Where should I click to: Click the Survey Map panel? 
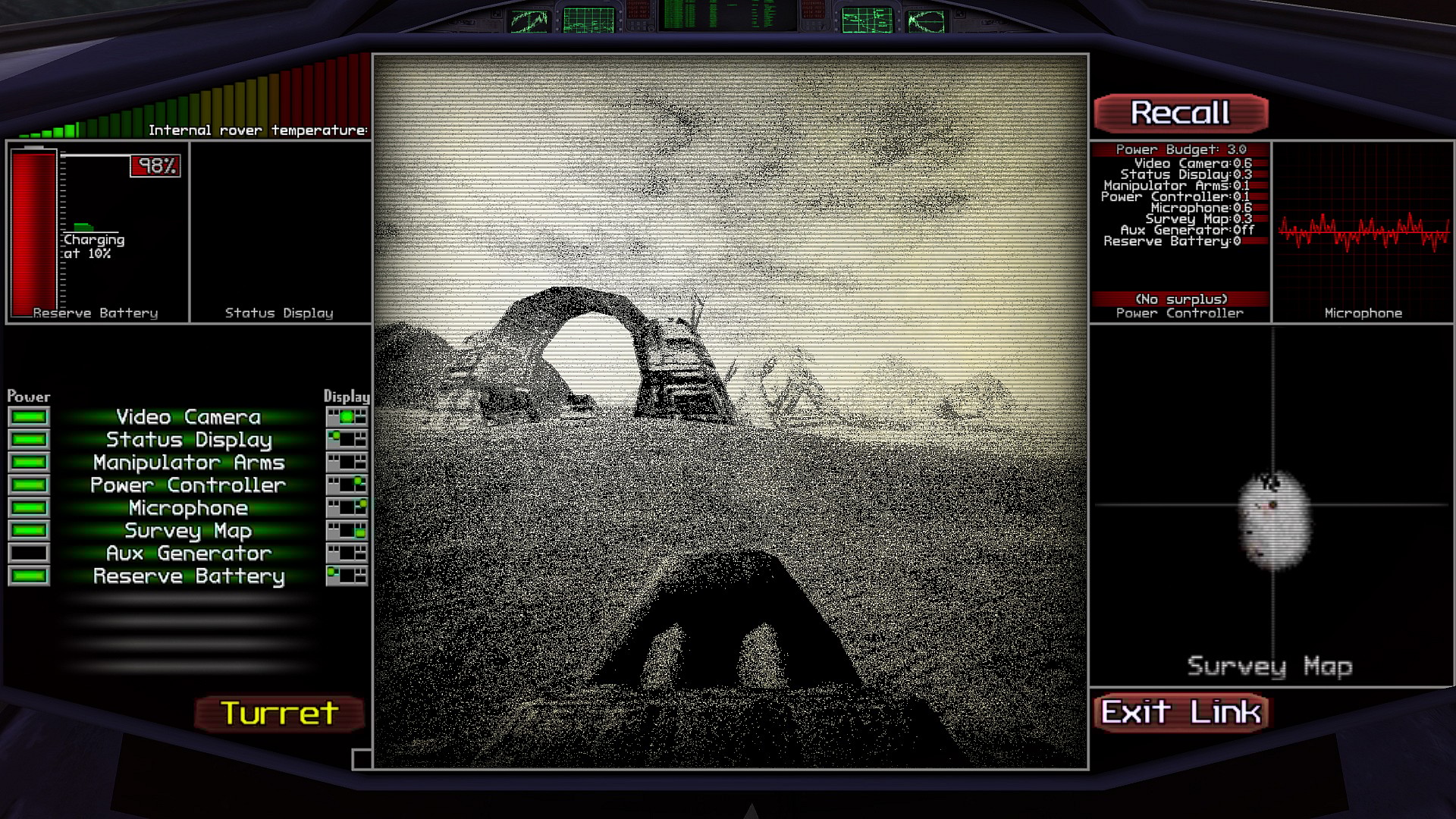[x=1272, y=506]
